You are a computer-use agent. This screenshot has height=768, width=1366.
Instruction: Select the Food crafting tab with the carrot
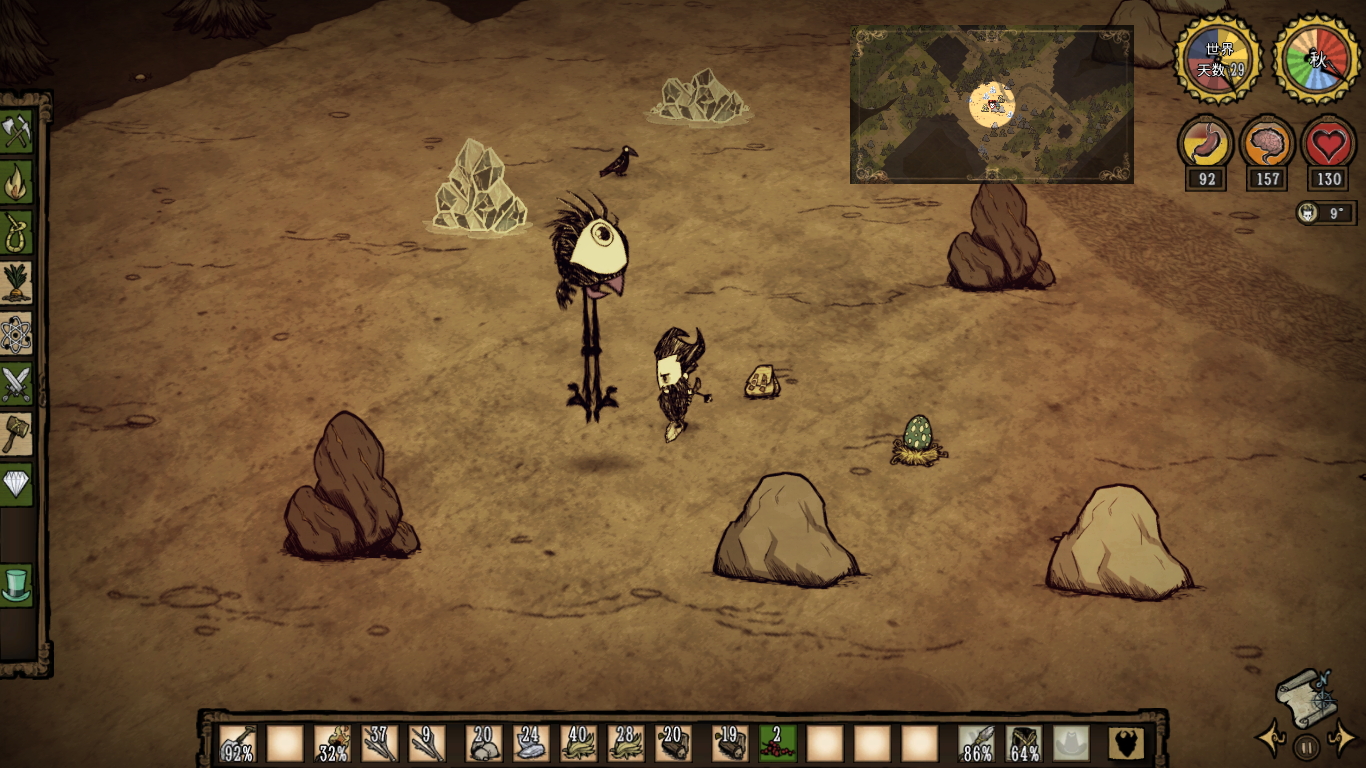17,284
